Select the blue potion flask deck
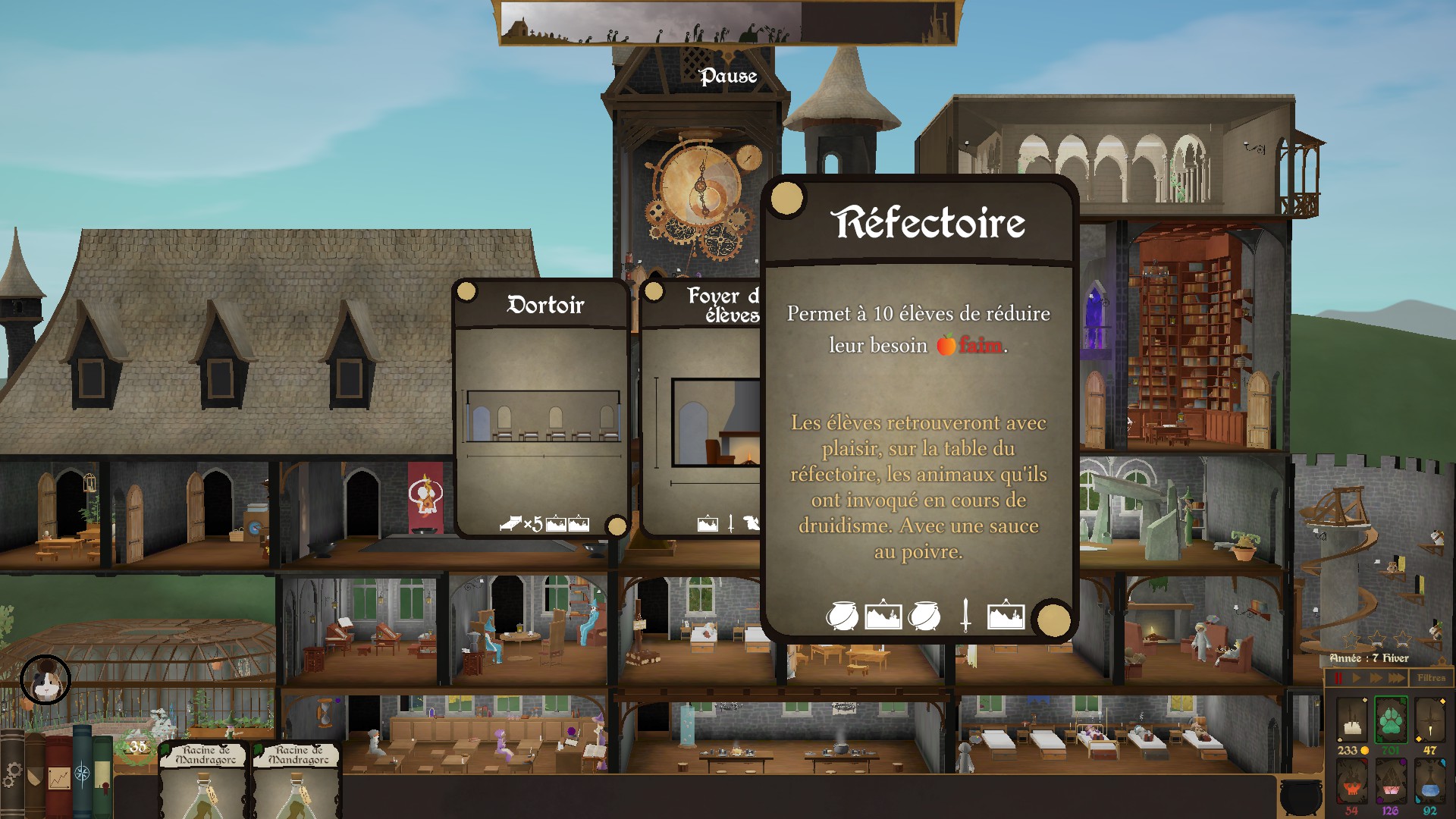Viewport: 1456px width, 819px height. click(1430, 781)
